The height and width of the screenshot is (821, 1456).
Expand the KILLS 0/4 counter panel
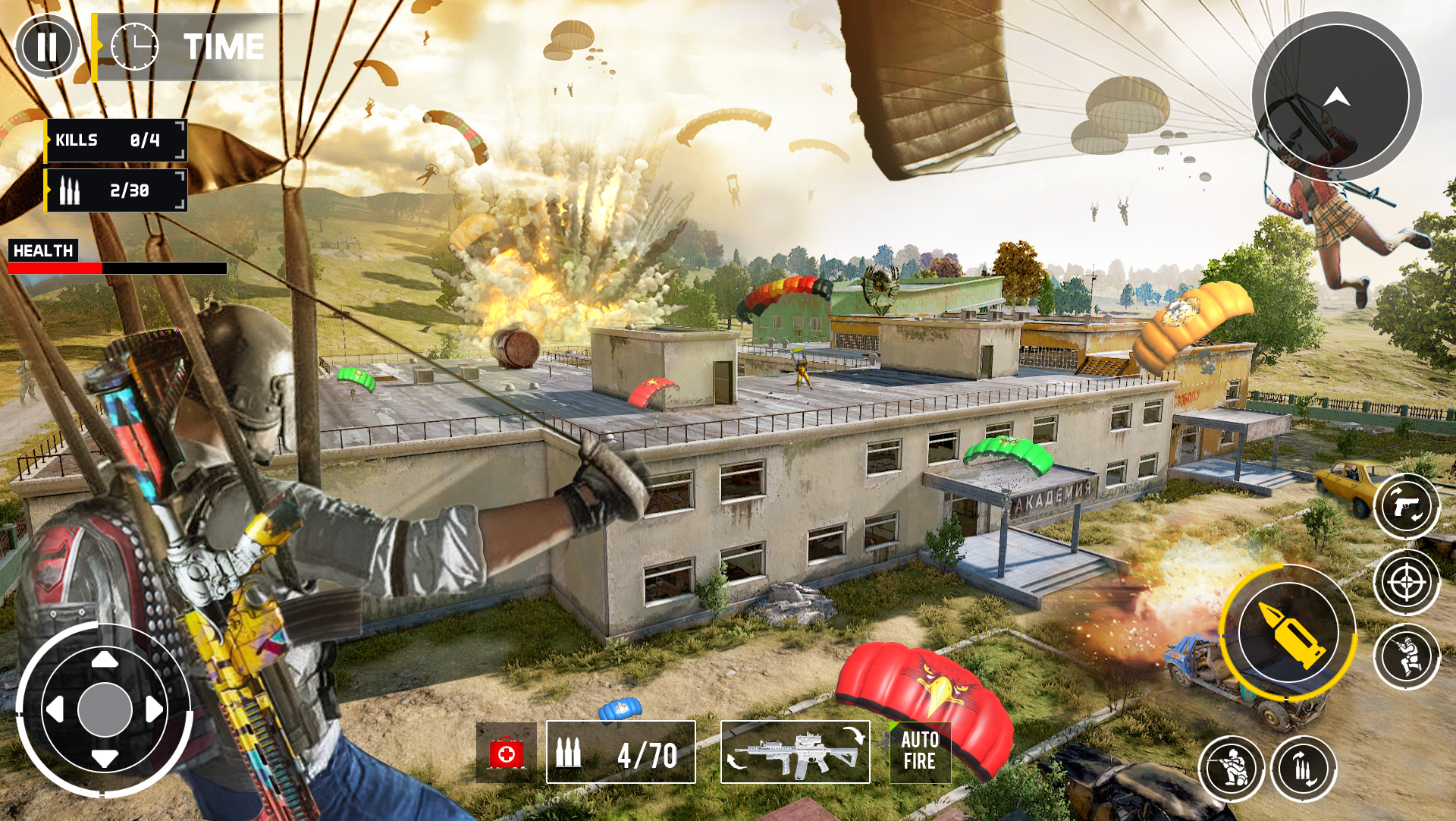click(114, 140)
